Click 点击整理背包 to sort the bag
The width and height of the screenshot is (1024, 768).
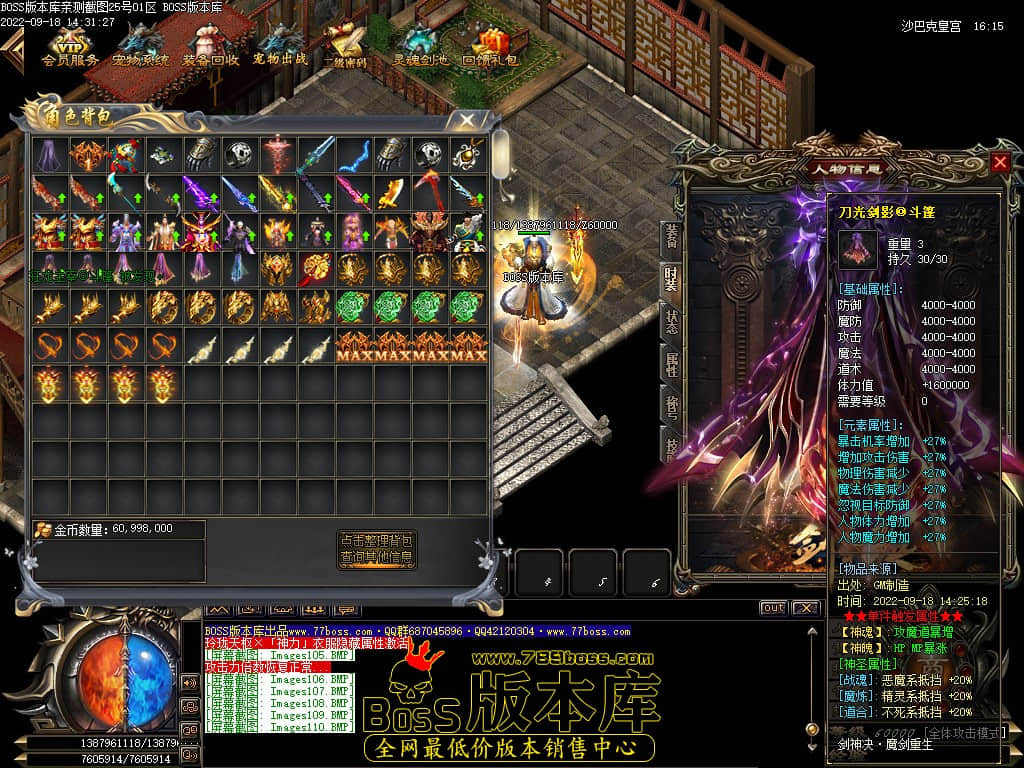pos(376,540)
